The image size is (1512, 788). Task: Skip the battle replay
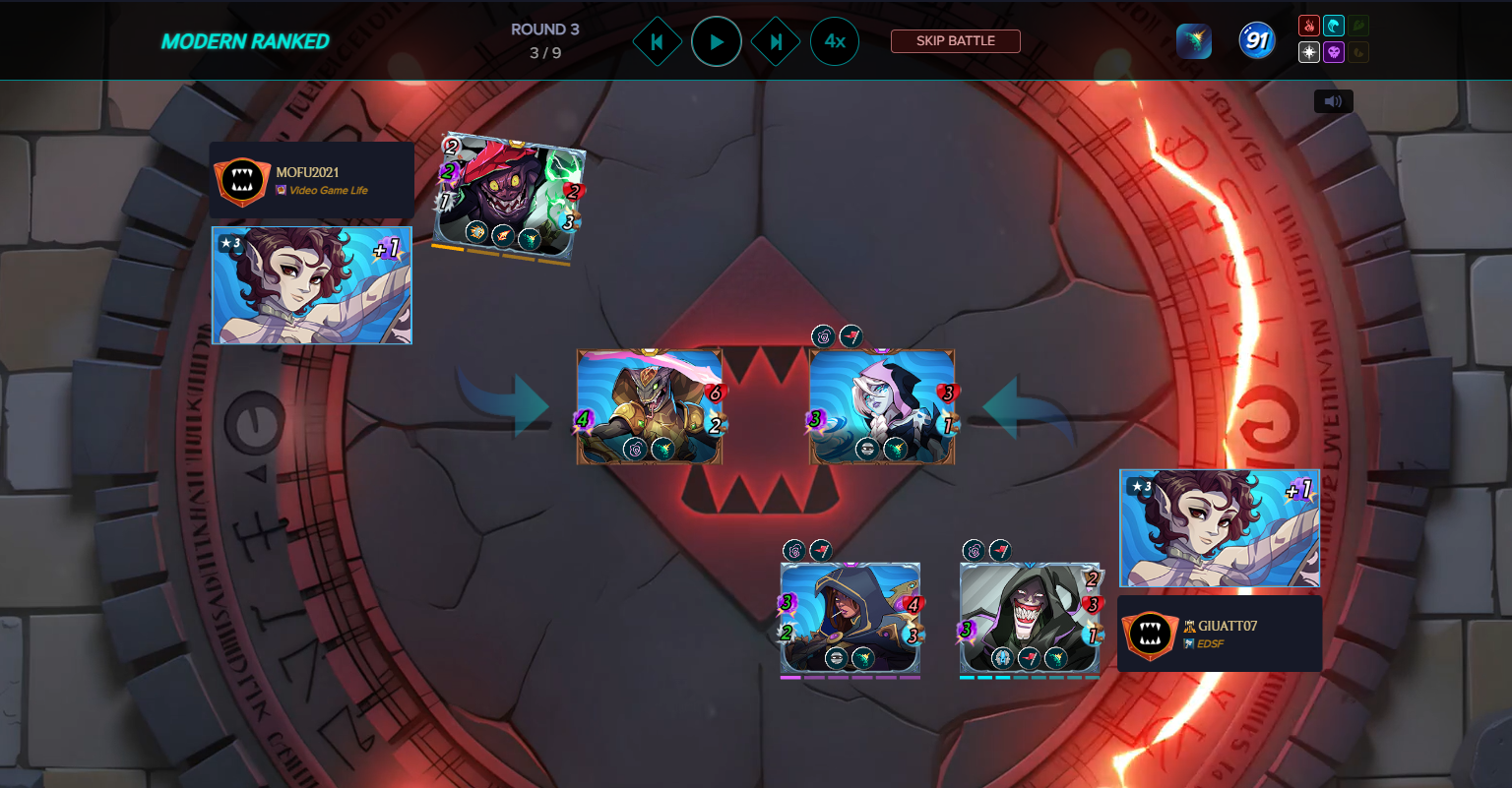point(955,41)
